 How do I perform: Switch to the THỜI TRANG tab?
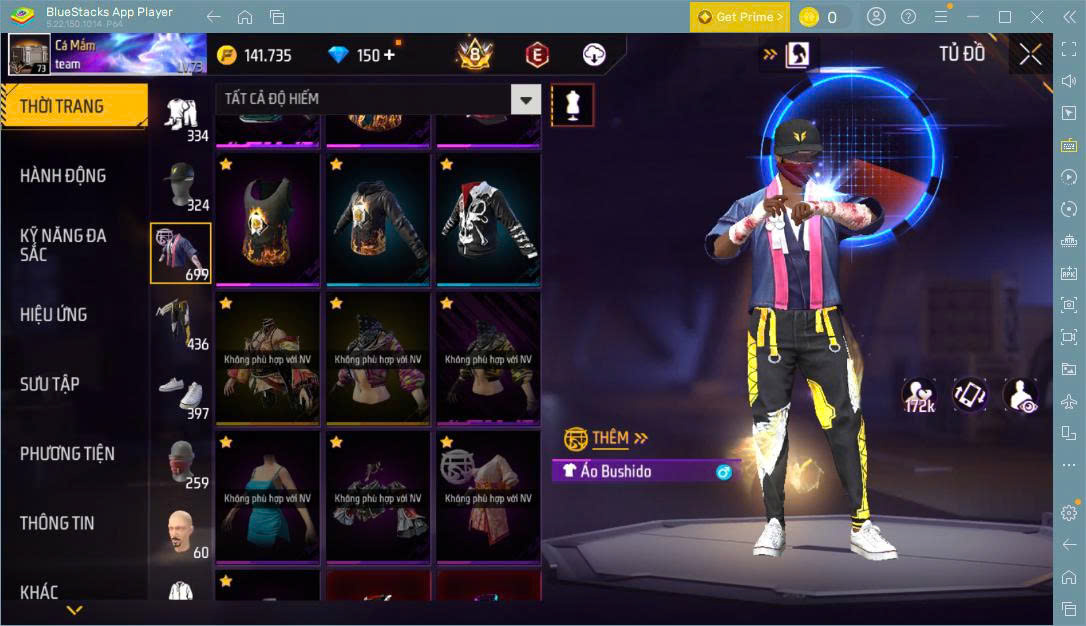coord(62,106)
